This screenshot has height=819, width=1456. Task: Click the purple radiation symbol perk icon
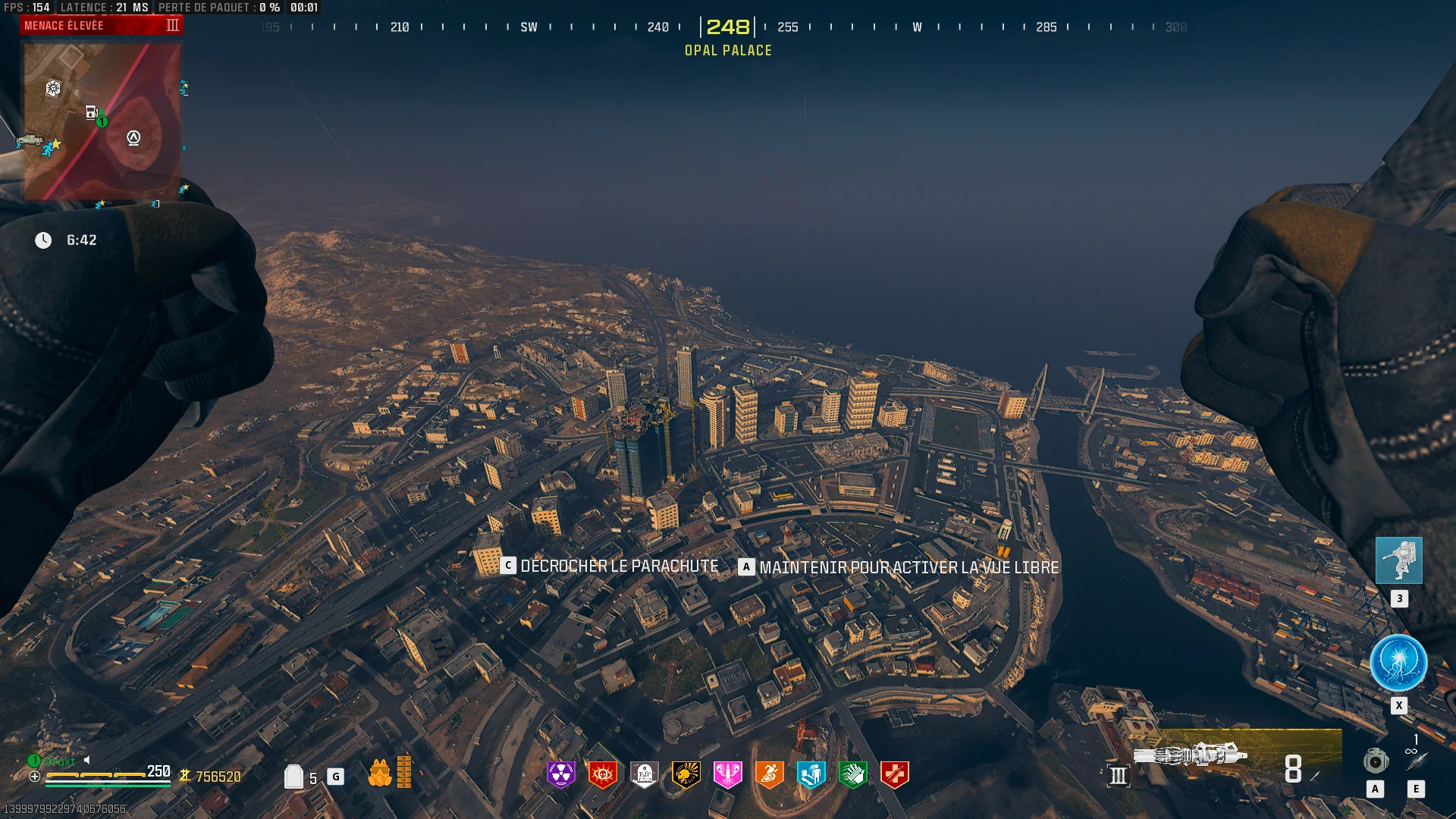click(561, 774)
